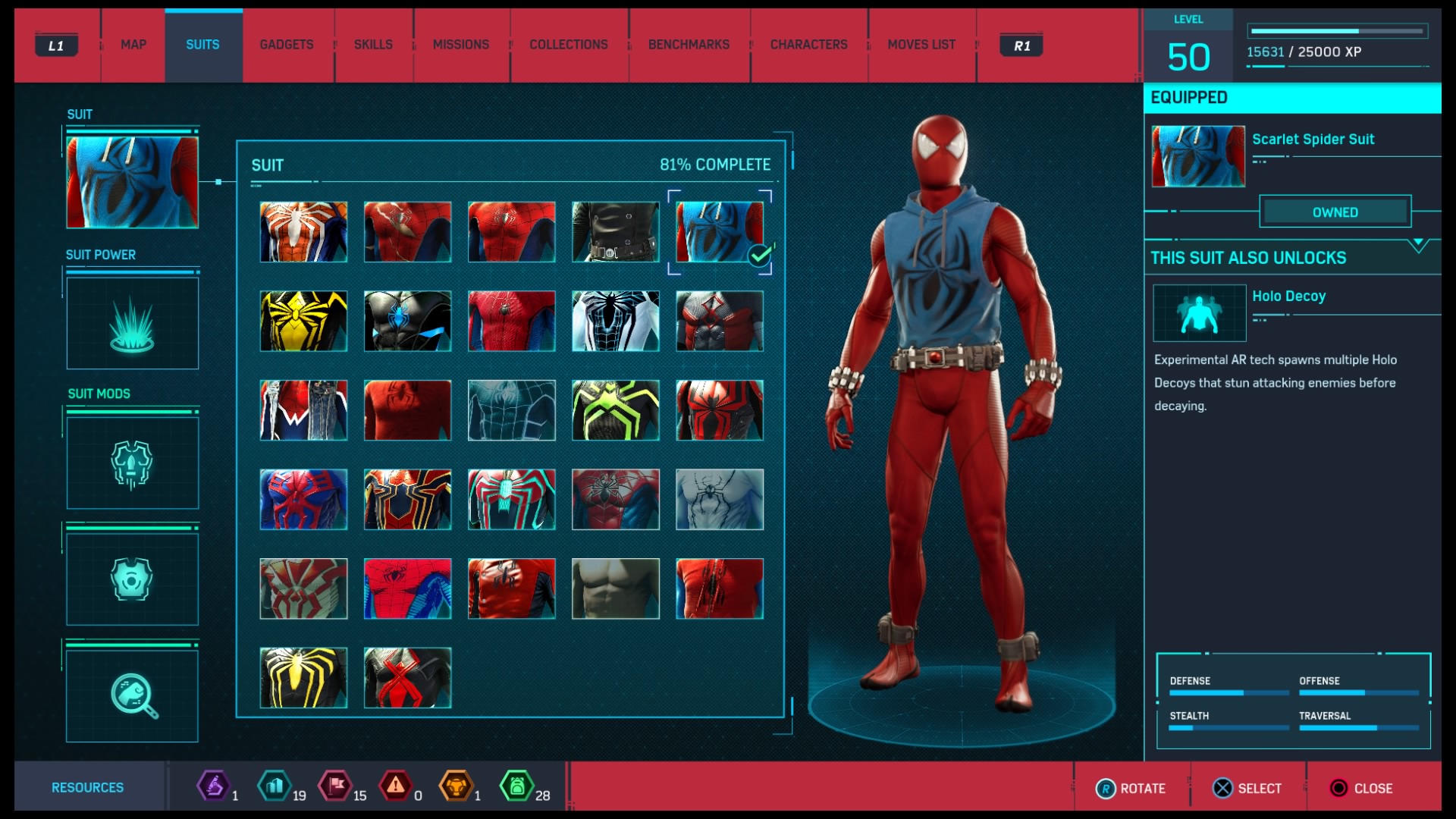This screenshot has width=1456, height=819.
Task: Select the Suit Power slot
Action: click(133, 323)
